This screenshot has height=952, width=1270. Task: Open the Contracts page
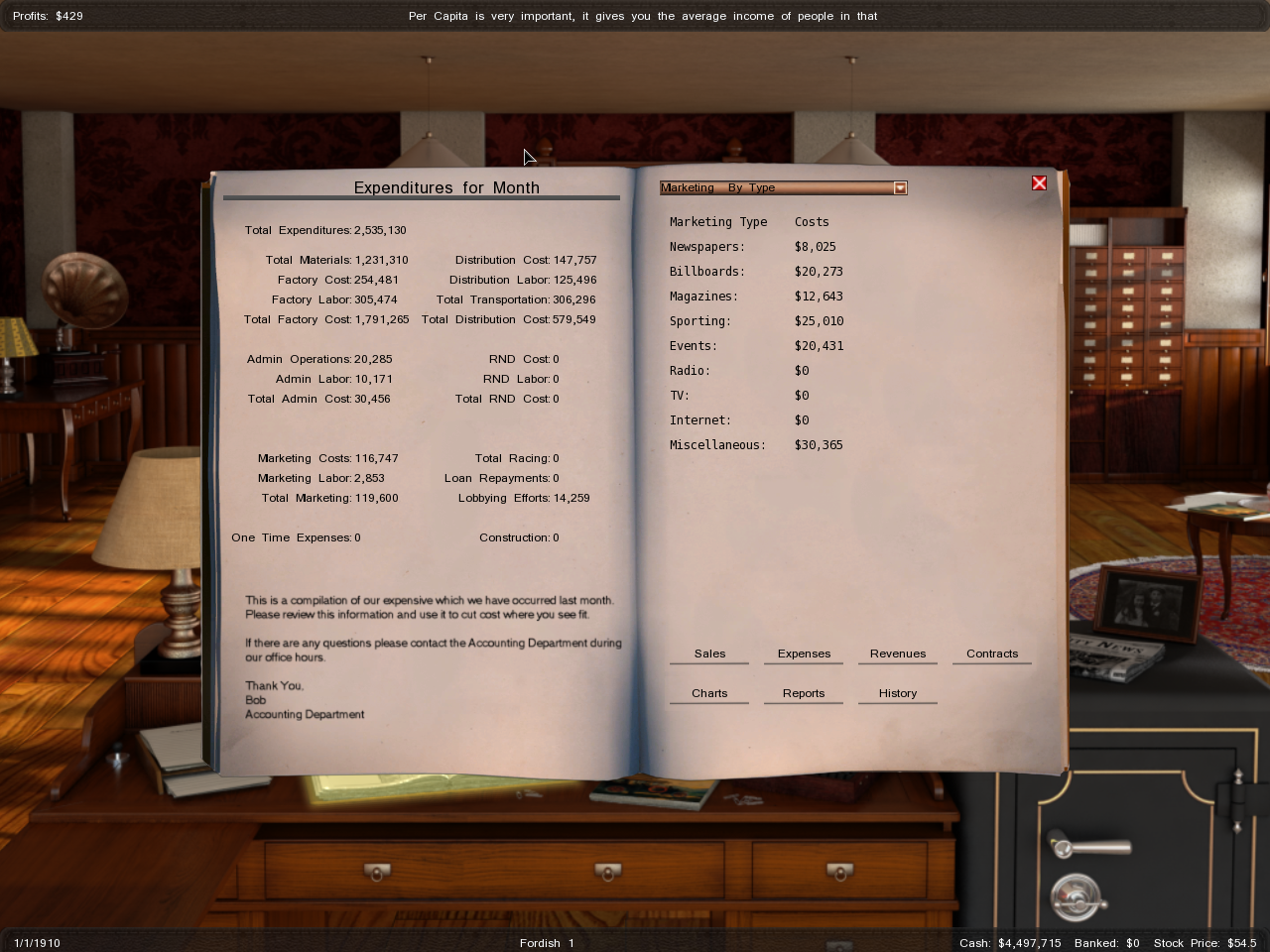coord(992,654)
